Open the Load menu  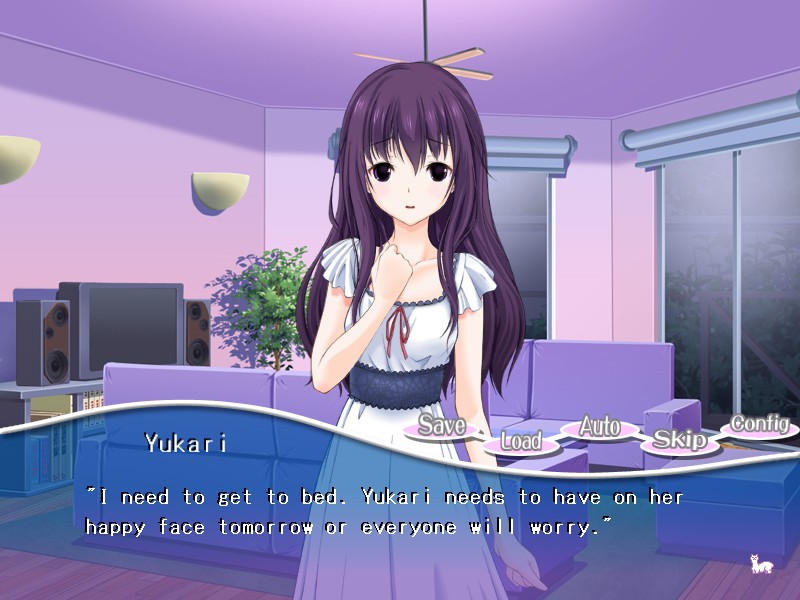521,441
